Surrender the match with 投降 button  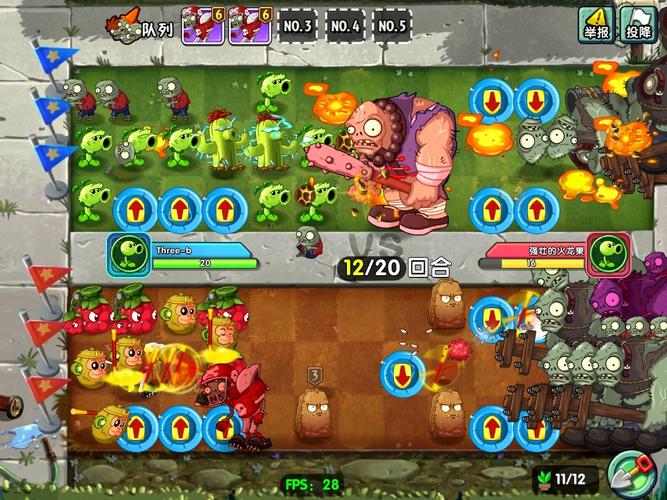tap(636, 22)
